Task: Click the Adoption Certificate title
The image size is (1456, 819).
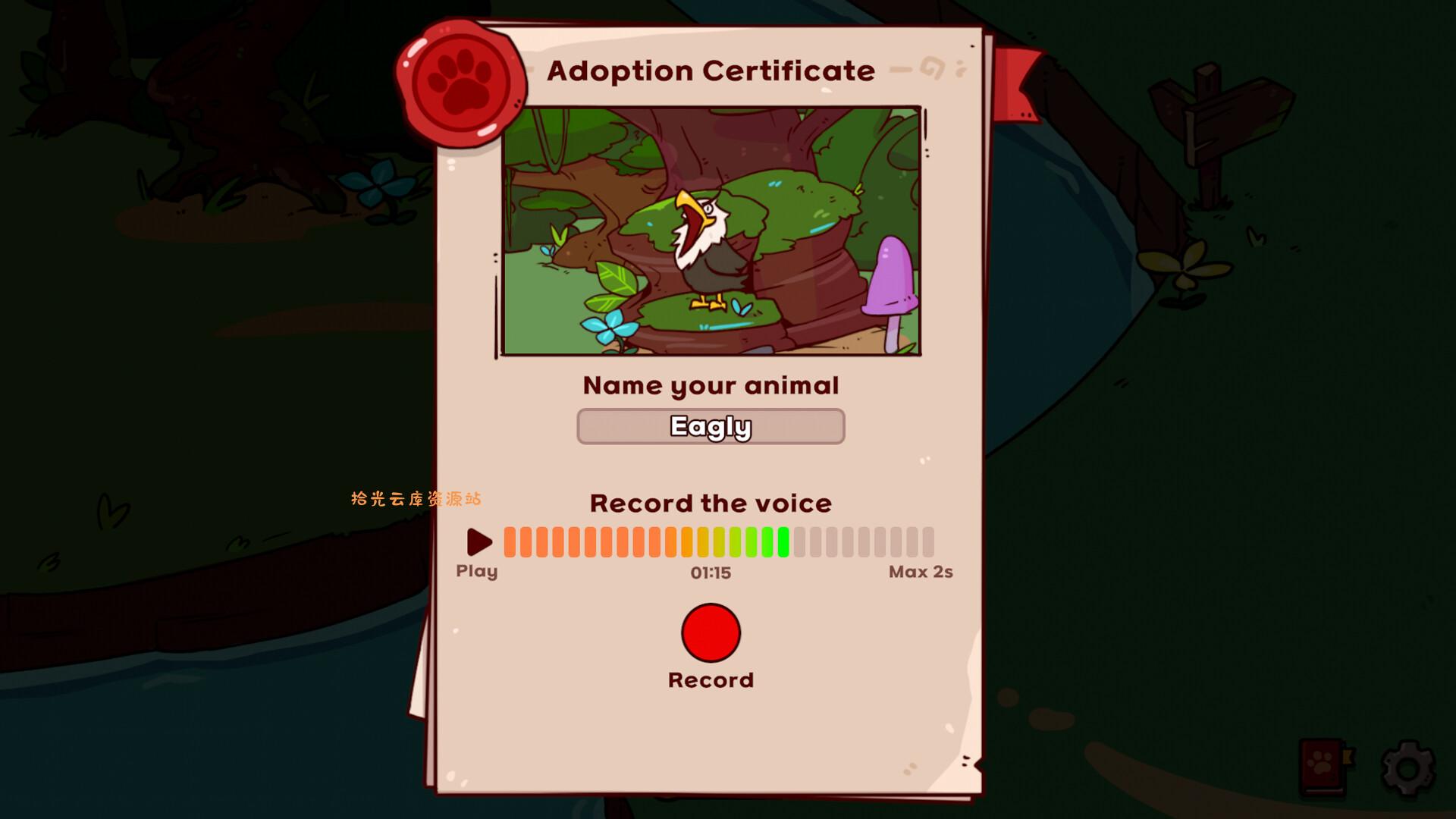Action: pos(711,71)
